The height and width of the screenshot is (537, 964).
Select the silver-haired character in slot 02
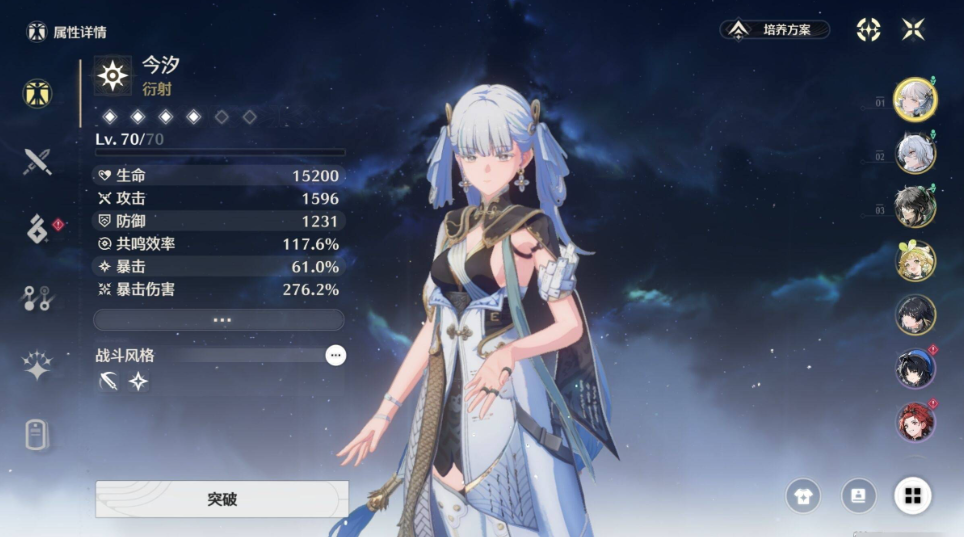[x=915, y=153]
